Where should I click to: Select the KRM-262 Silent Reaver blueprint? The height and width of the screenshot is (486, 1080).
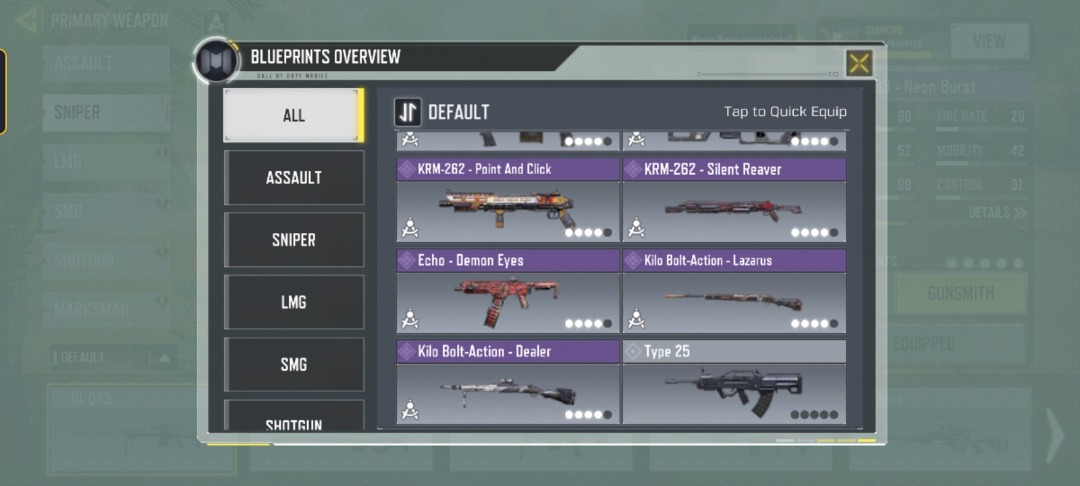[734, 200]
